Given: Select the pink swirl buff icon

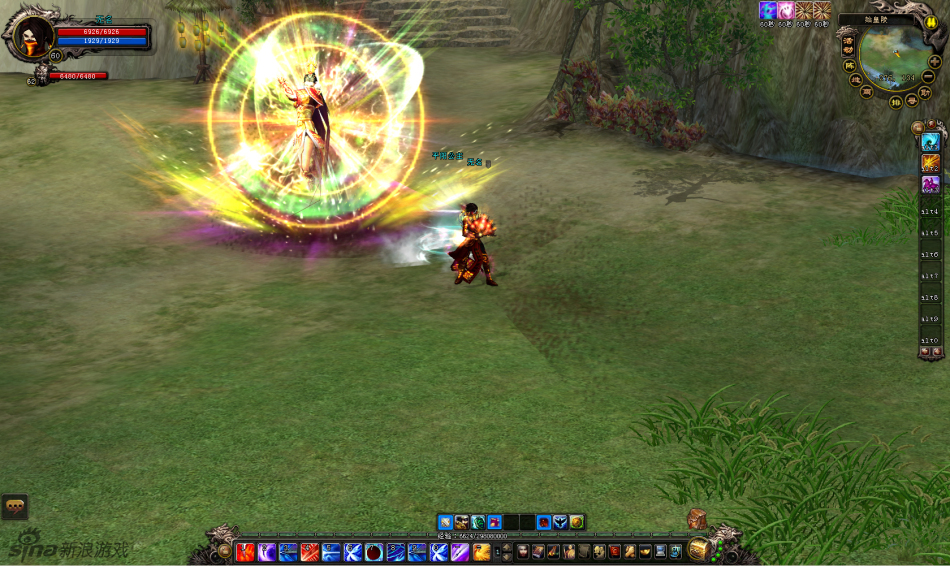Looking at the screenshot, I should (786, 10).
